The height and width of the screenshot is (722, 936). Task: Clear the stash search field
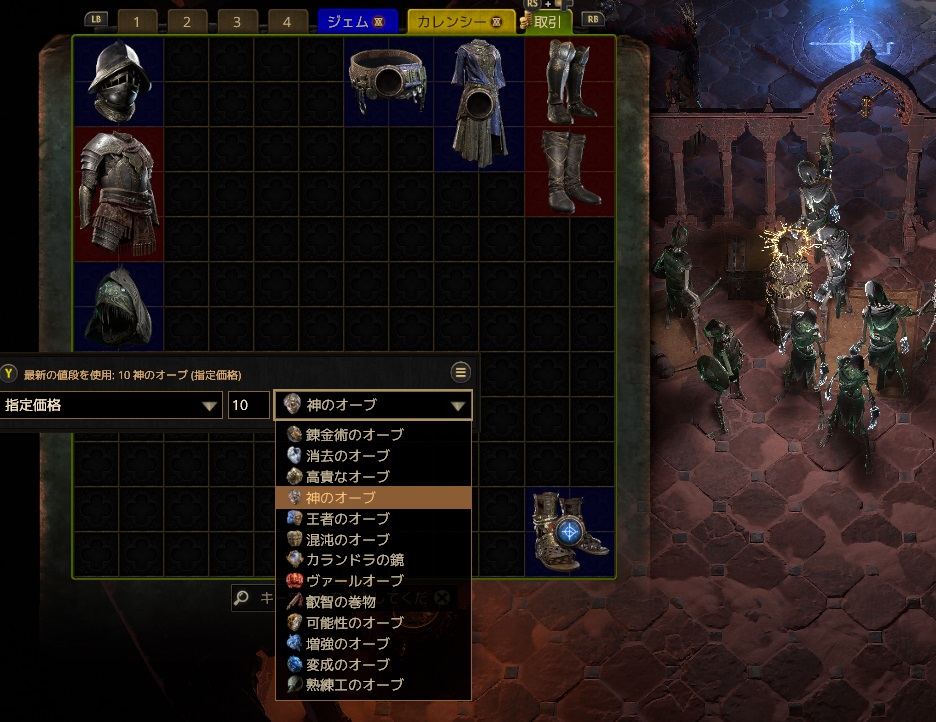[441, 598]
